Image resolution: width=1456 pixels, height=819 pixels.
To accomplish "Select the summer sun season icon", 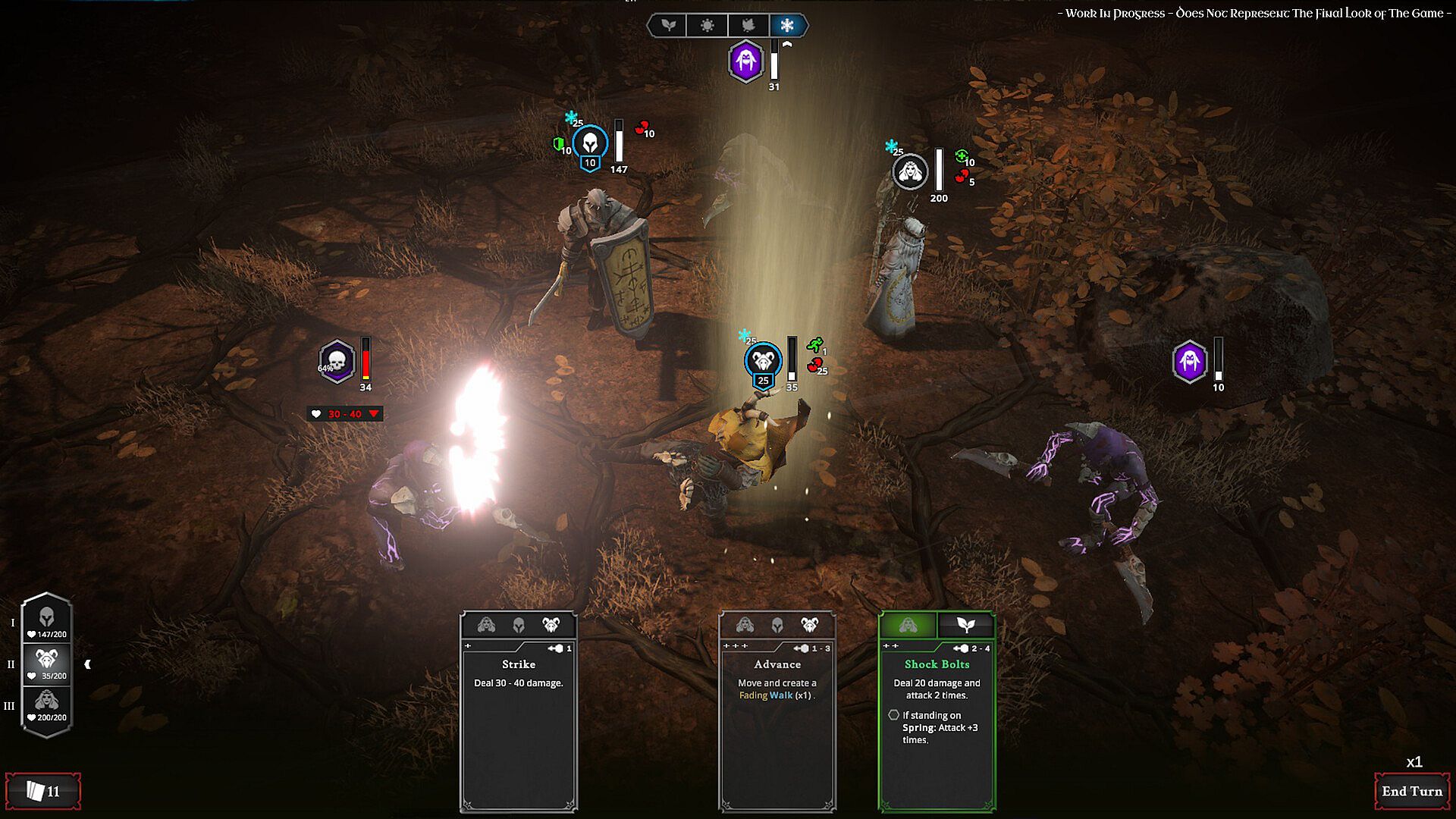I will click(x=707, y=26).
